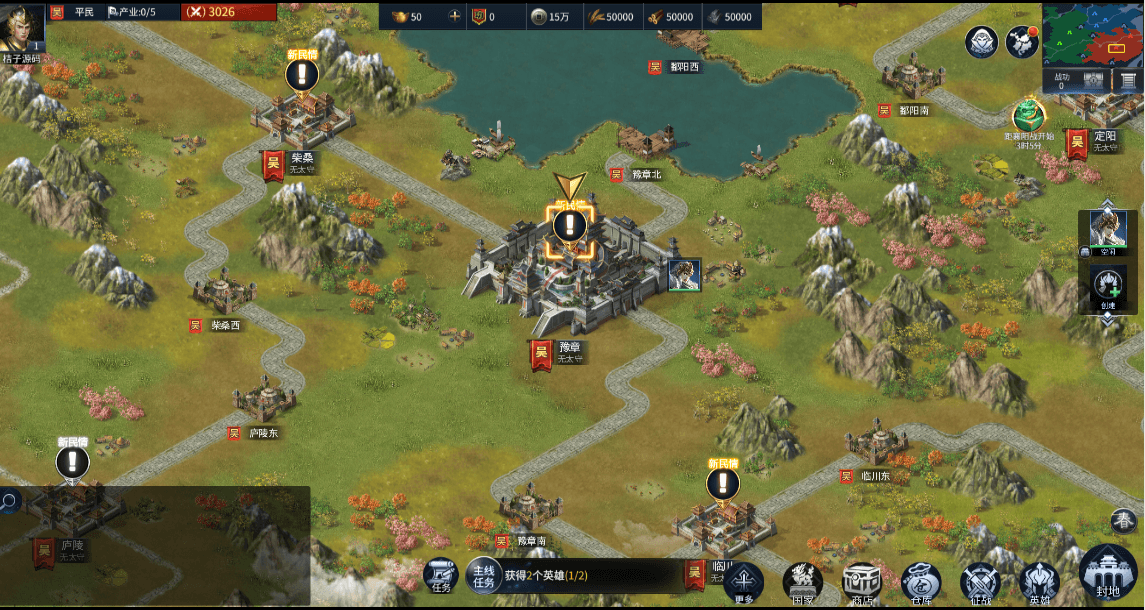Open the 国家 nation menu
The height and width of the screenshot is (610, 1145).
tap(802, 582)
